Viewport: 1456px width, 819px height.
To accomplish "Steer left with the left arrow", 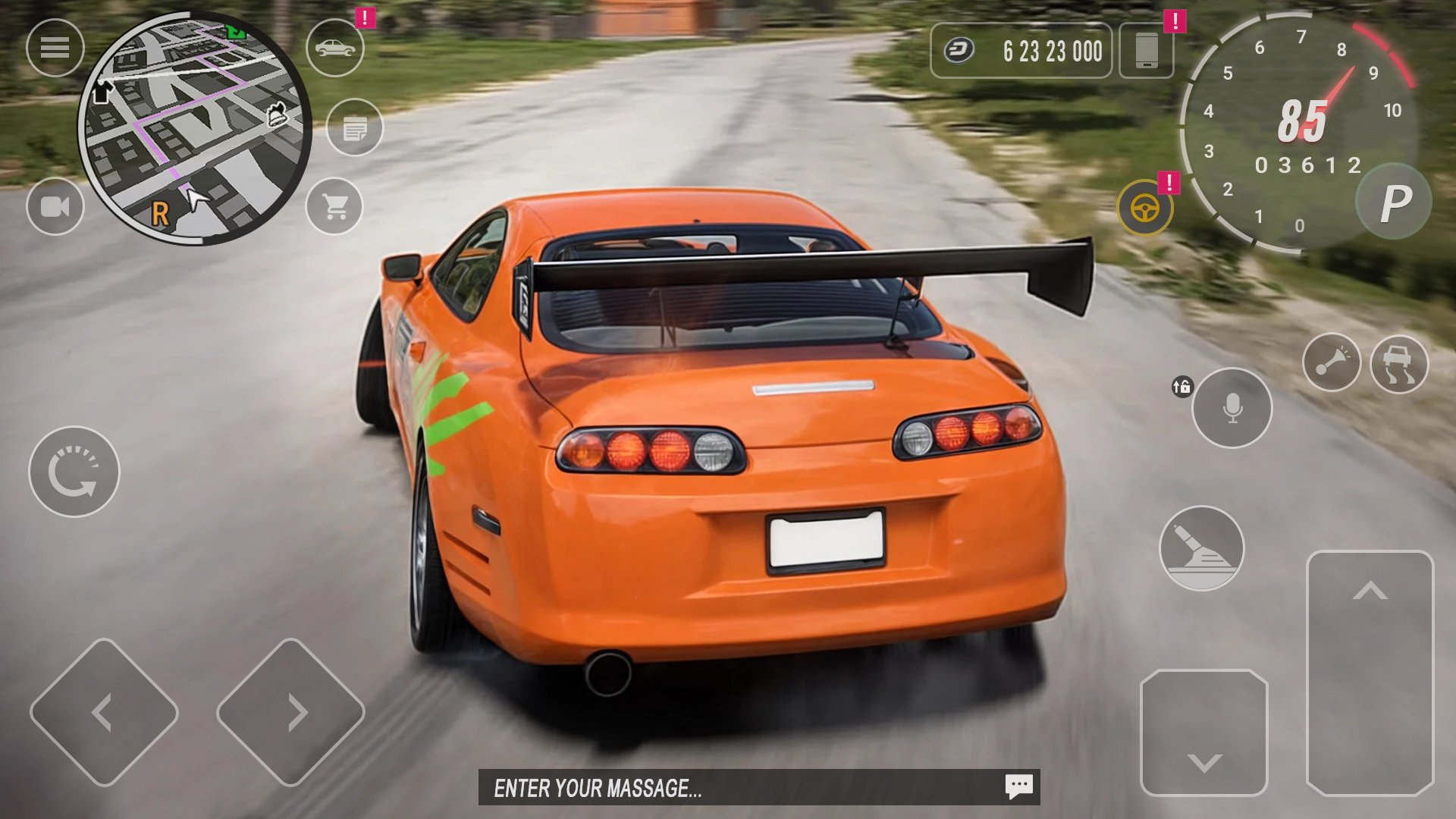I will click(104, 712).
